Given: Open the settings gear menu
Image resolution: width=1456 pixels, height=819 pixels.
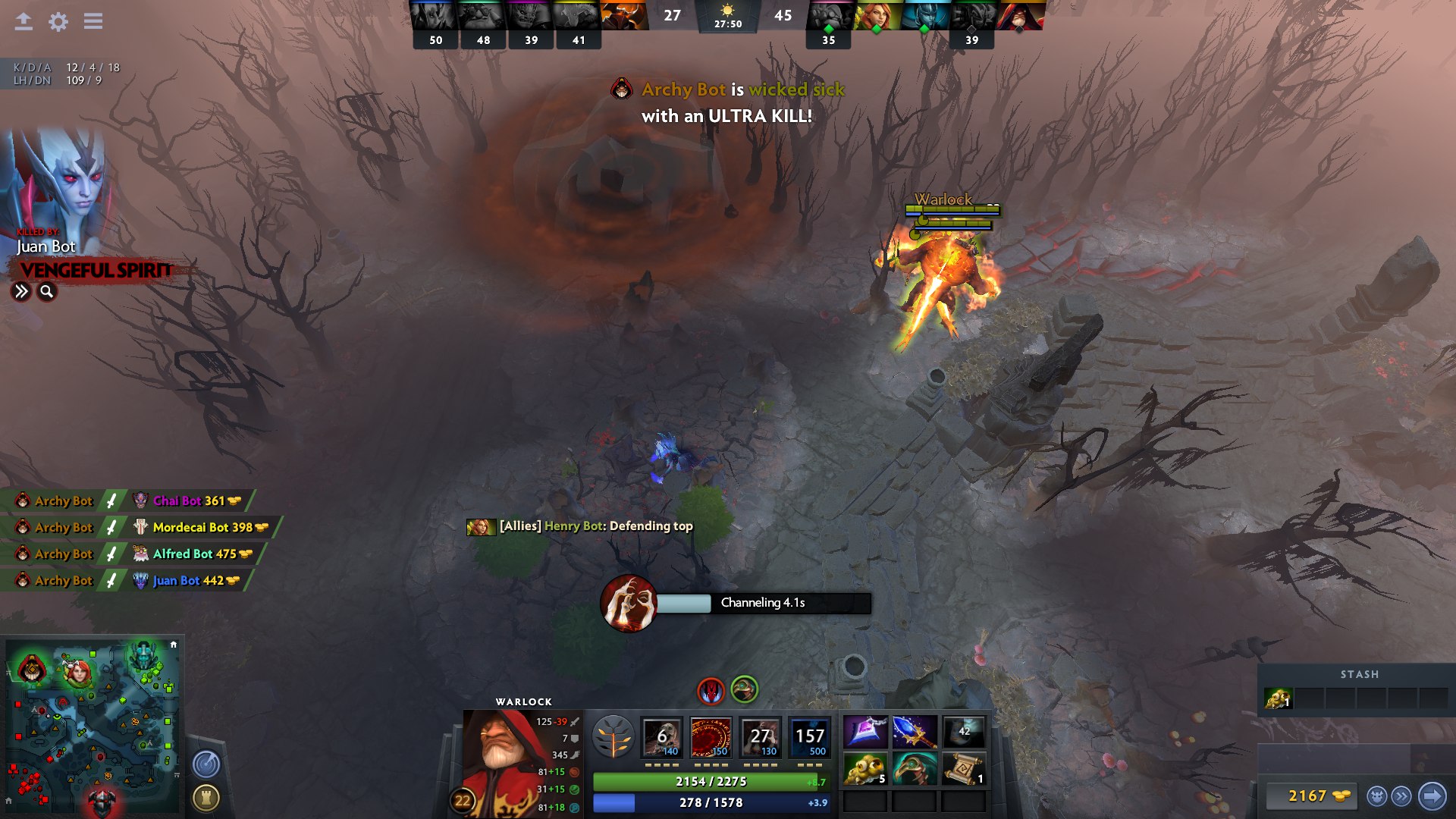Looking at the screenshot, I should pos(58,22).
